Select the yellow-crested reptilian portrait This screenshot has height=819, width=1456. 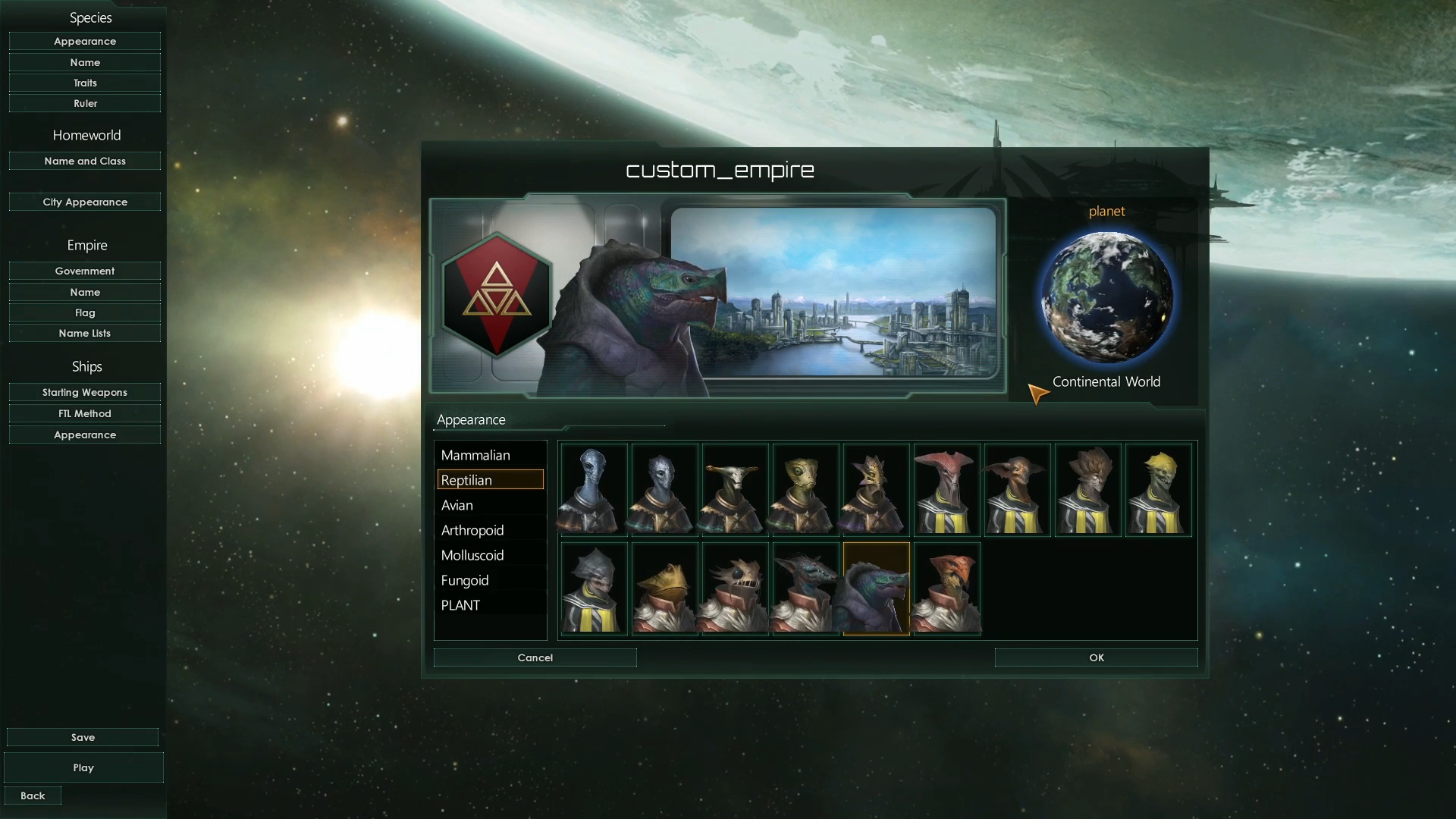1158,490
